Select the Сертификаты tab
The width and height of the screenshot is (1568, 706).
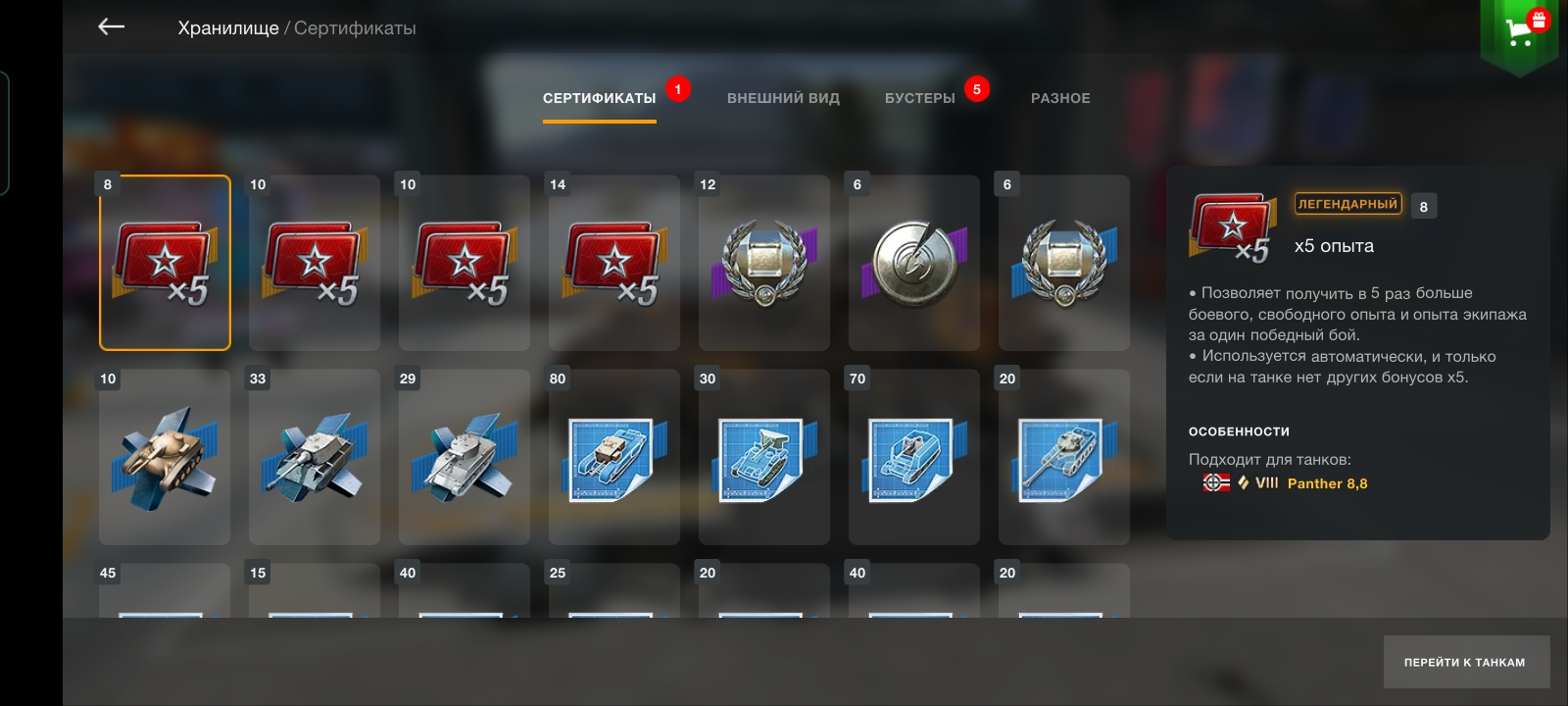599,98
